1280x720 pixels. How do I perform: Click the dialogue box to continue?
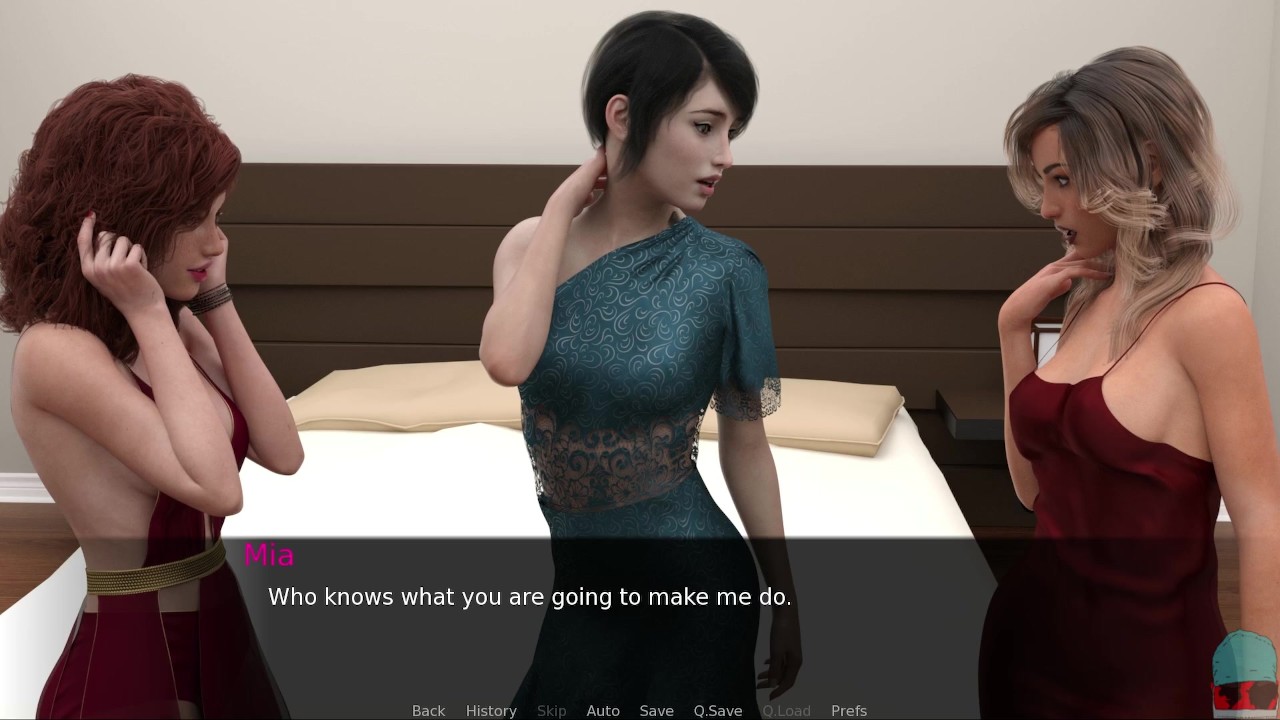pos(640,620)
